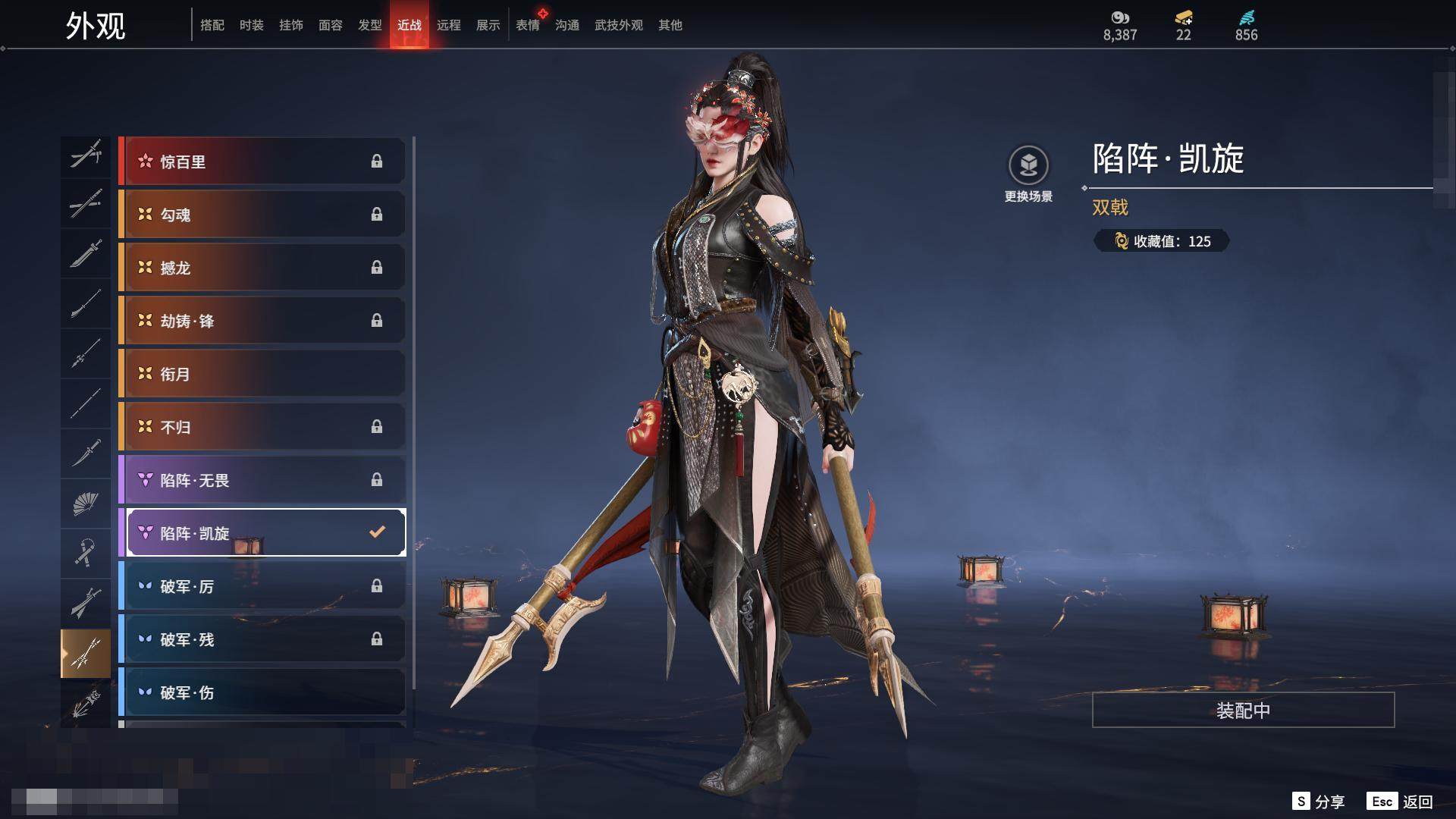Select the 劫铸·锋 skin row

tap(262, 321)
